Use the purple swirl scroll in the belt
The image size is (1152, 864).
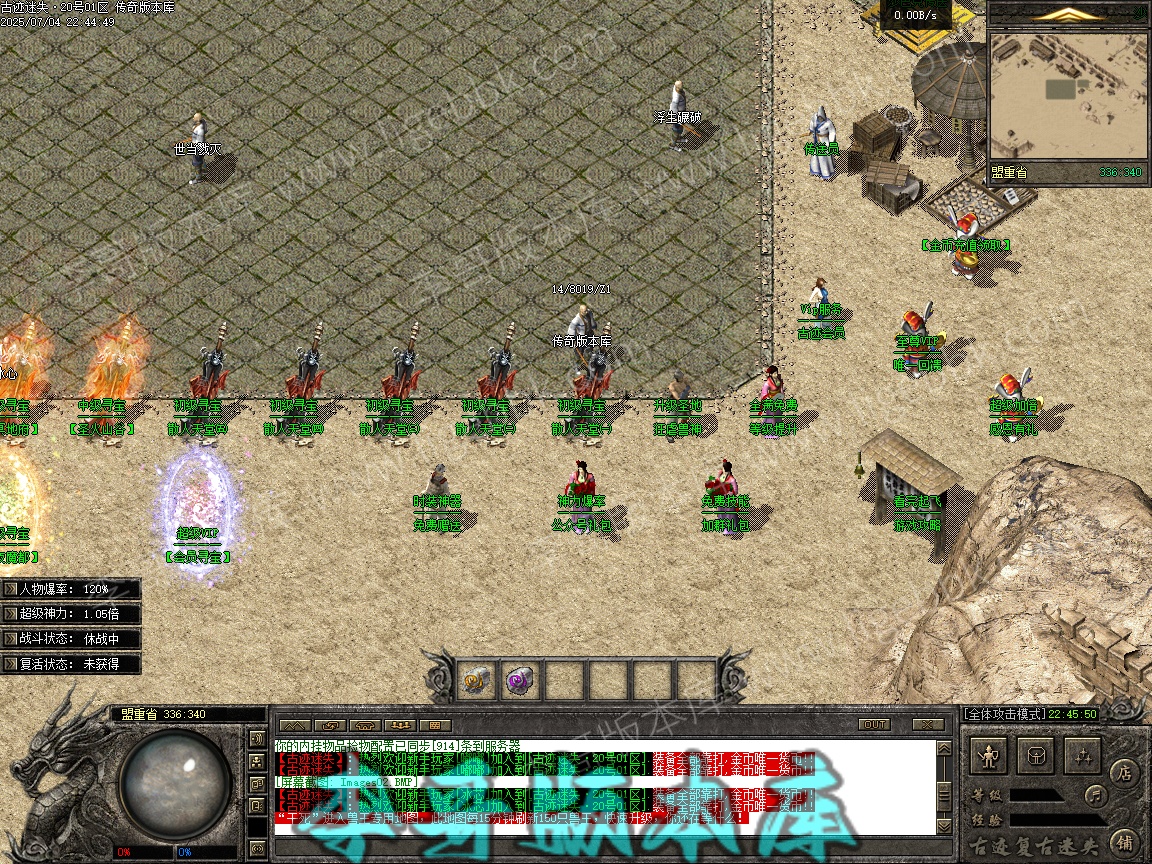[x=520, y=680]
